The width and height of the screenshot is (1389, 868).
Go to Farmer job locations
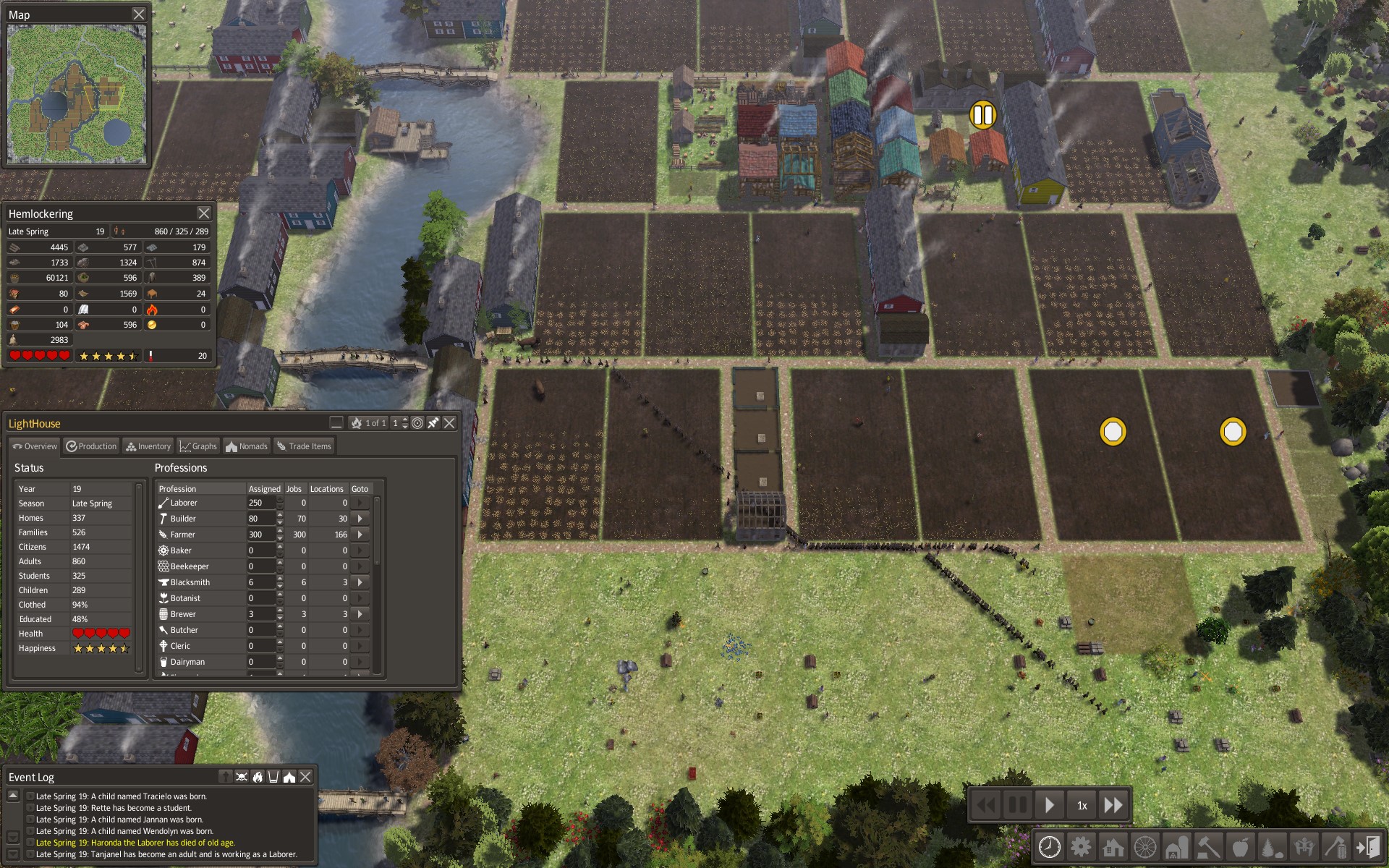pyautogui.click(x=360, y=535)
